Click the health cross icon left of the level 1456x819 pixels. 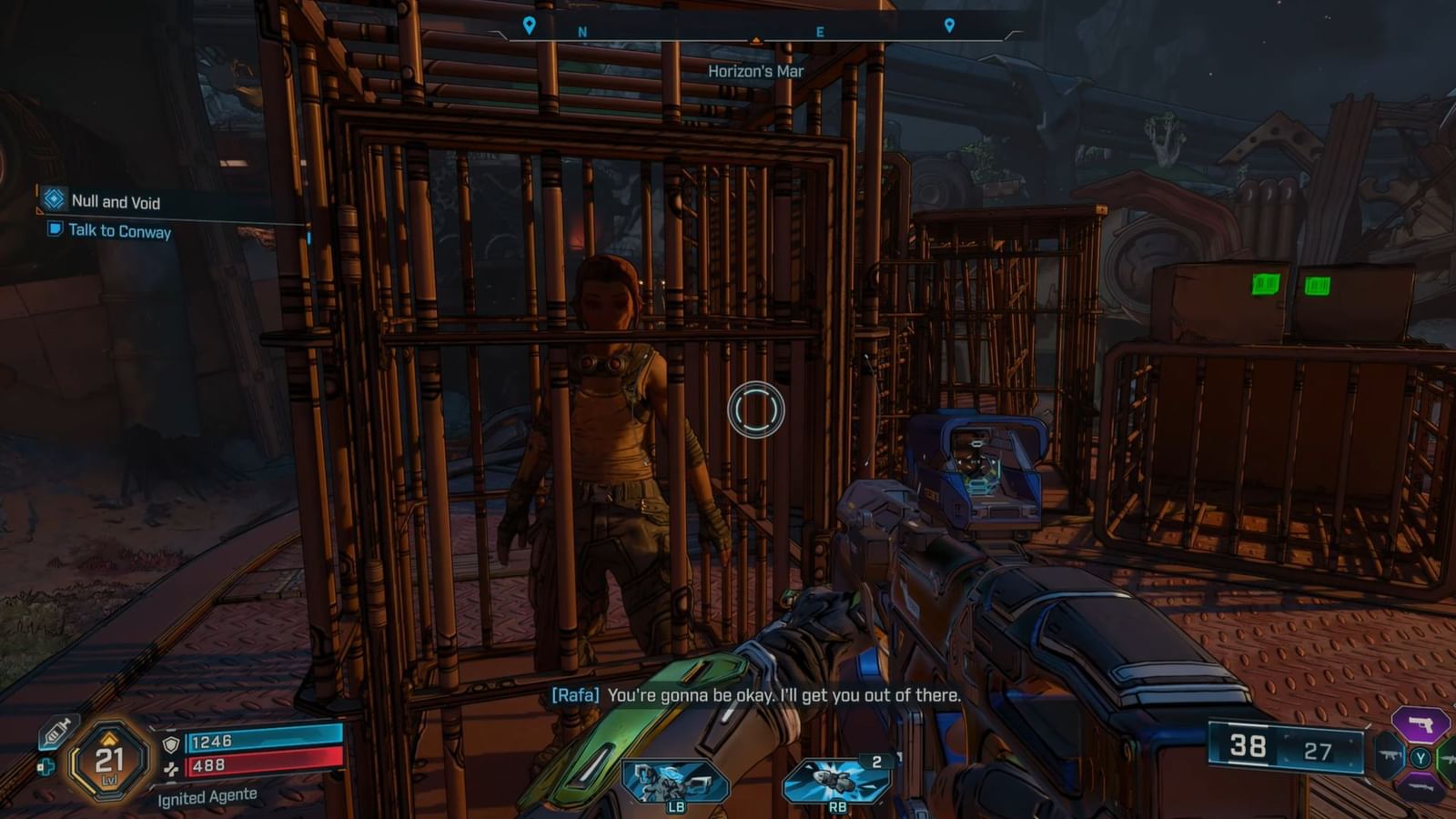[x=46, y=766]
